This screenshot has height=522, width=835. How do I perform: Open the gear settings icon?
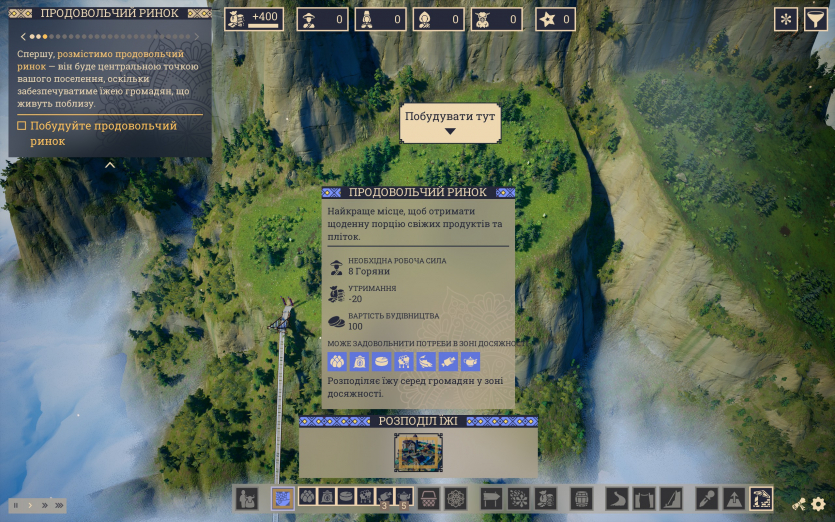(x=818, y=505)
